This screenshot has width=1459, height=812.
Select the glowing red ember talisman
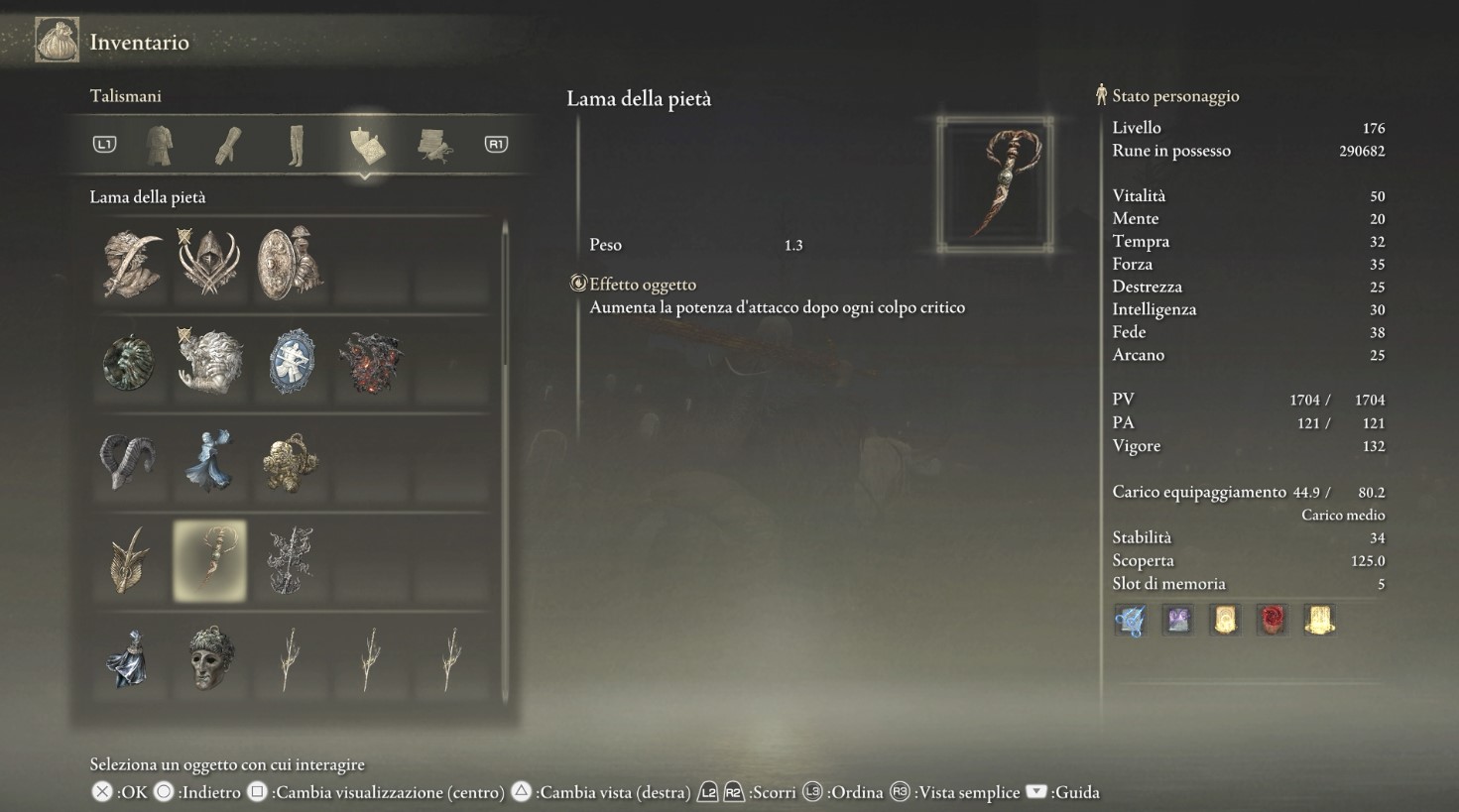371,362
